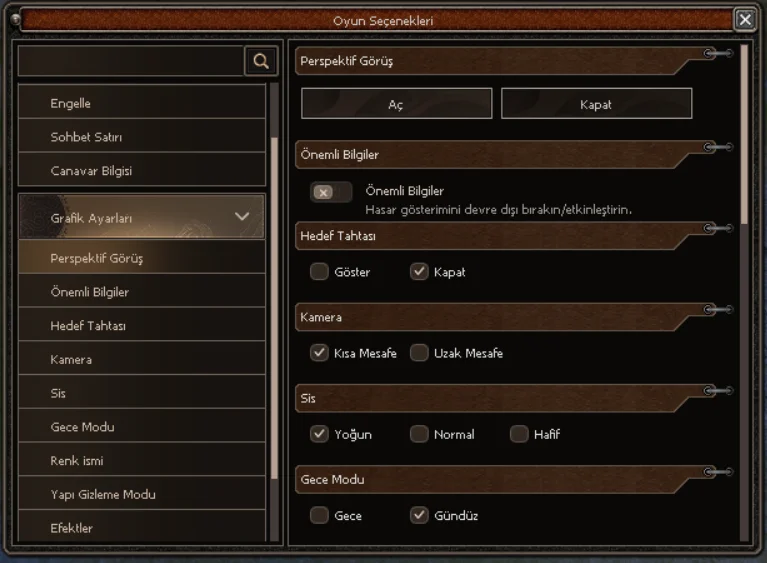Turn on perspective view with Aç
The width and height of the screenshot is (767, 563).
point(396,104)
